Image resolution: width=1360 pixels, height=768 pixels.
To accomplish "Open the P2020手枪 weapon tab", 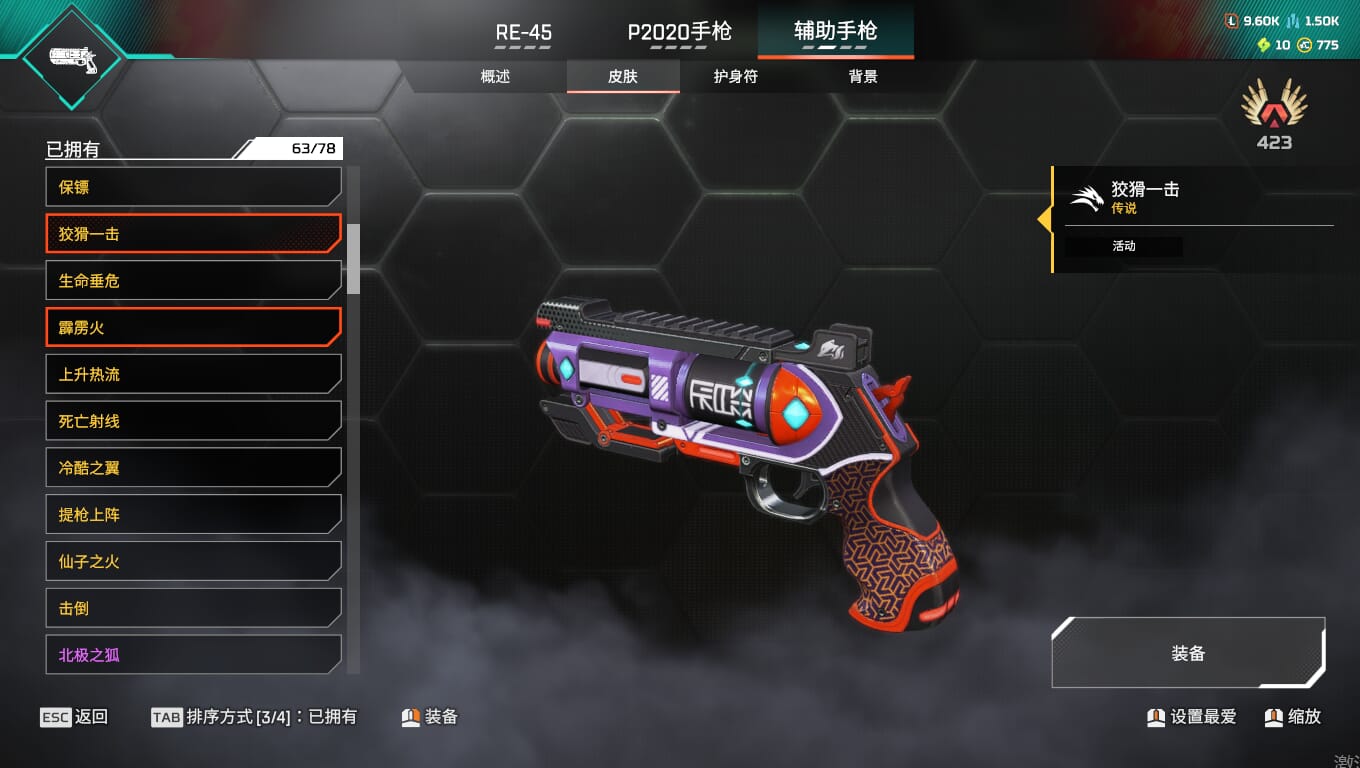I will tap(680, 32).
